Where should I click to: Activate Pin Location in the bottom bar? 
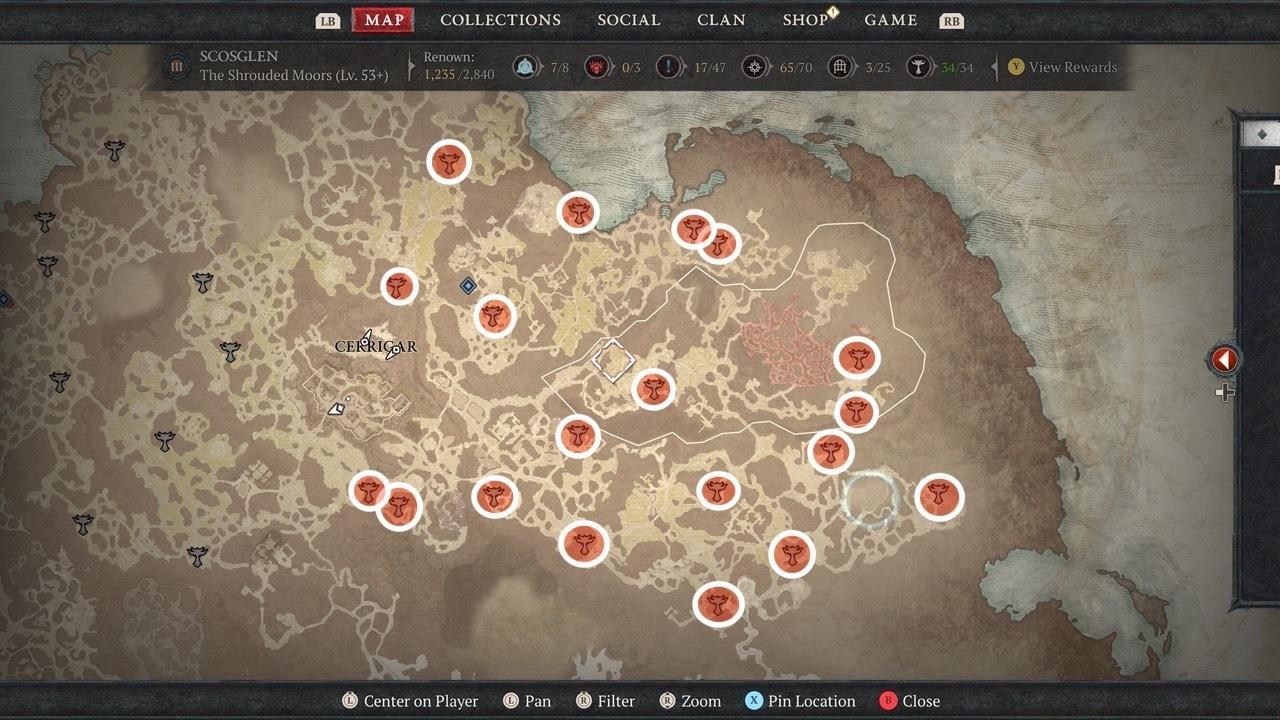click(x=801, y=701)
